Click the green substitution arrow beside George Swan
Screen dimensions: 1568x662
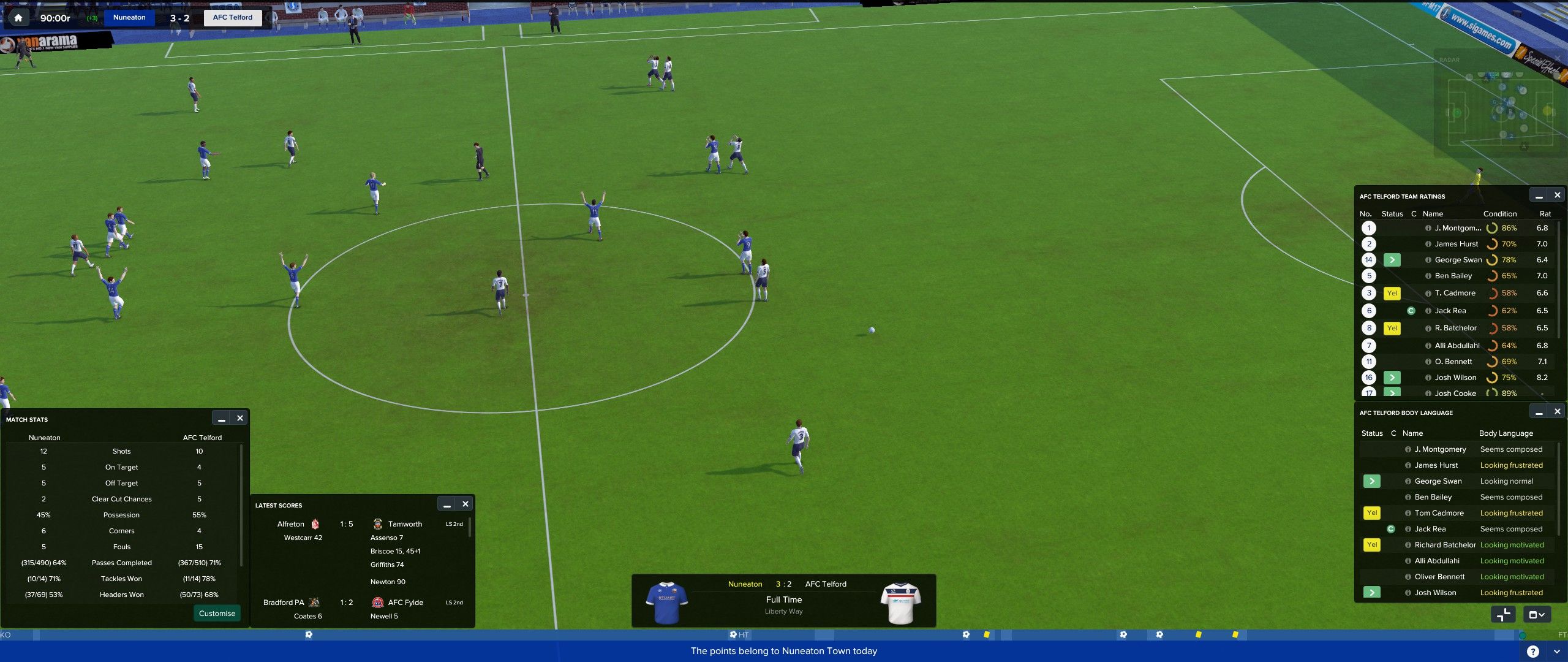(x=1393, y=259)
